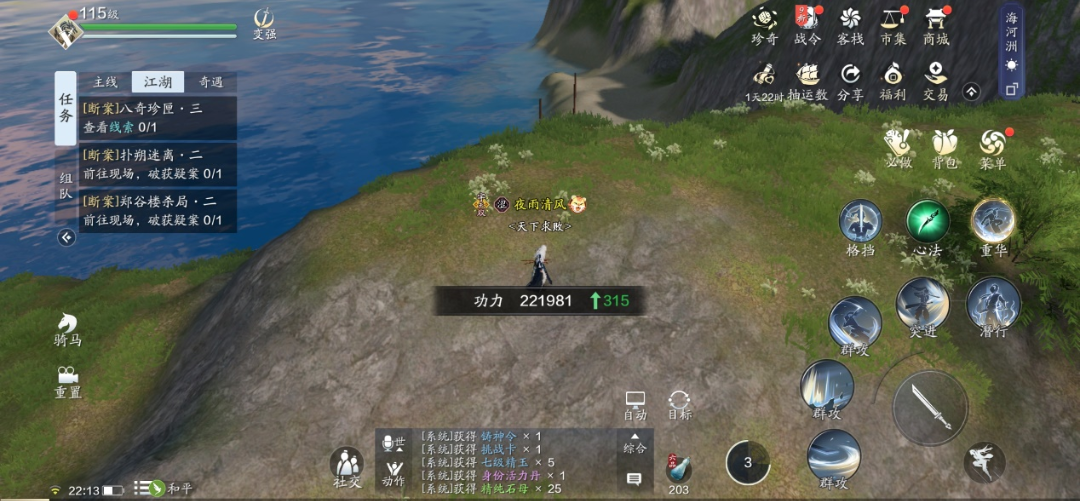Mount up with the 骑马 button
Image resolution: width=1080 pixels, height=501 pixels.
pos(68,328)
